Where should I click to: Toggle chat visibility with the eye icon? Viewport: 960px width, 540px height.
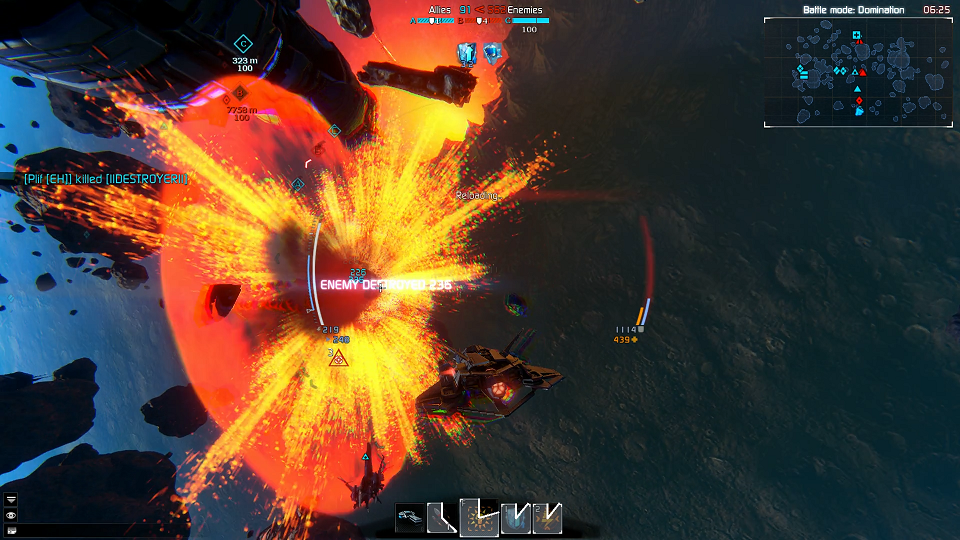11,514
